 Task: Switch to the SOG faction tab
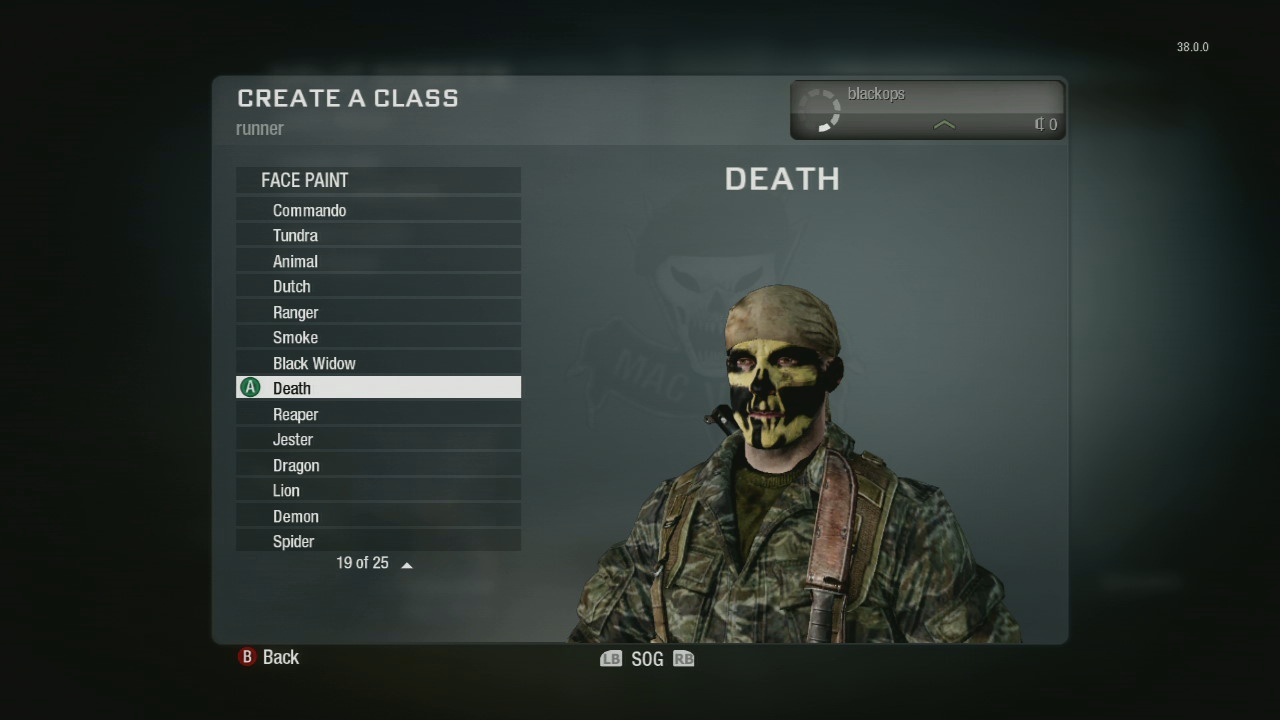pos(647,658)
